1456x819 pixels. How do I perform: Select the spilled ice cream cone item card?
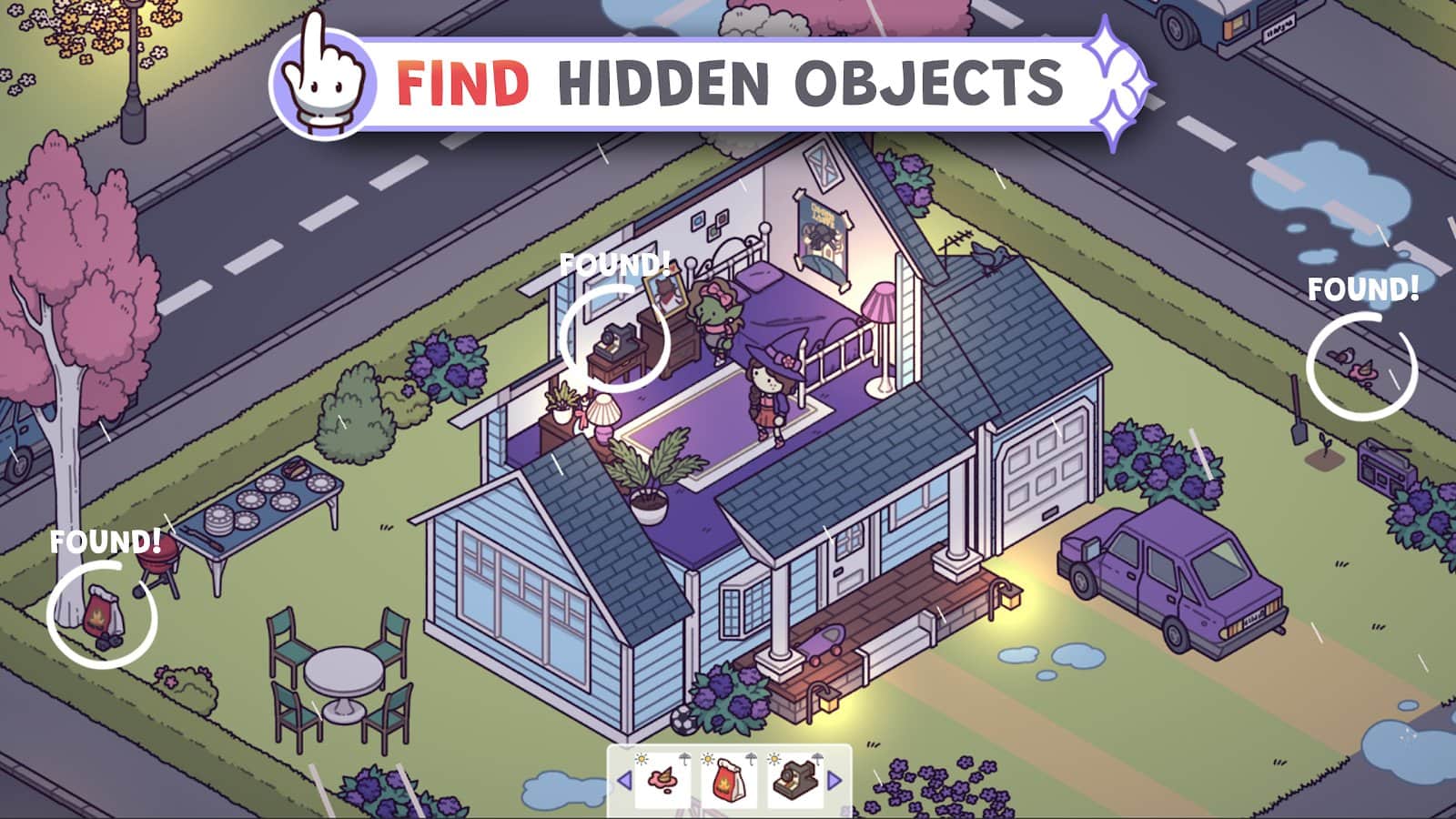662,778
